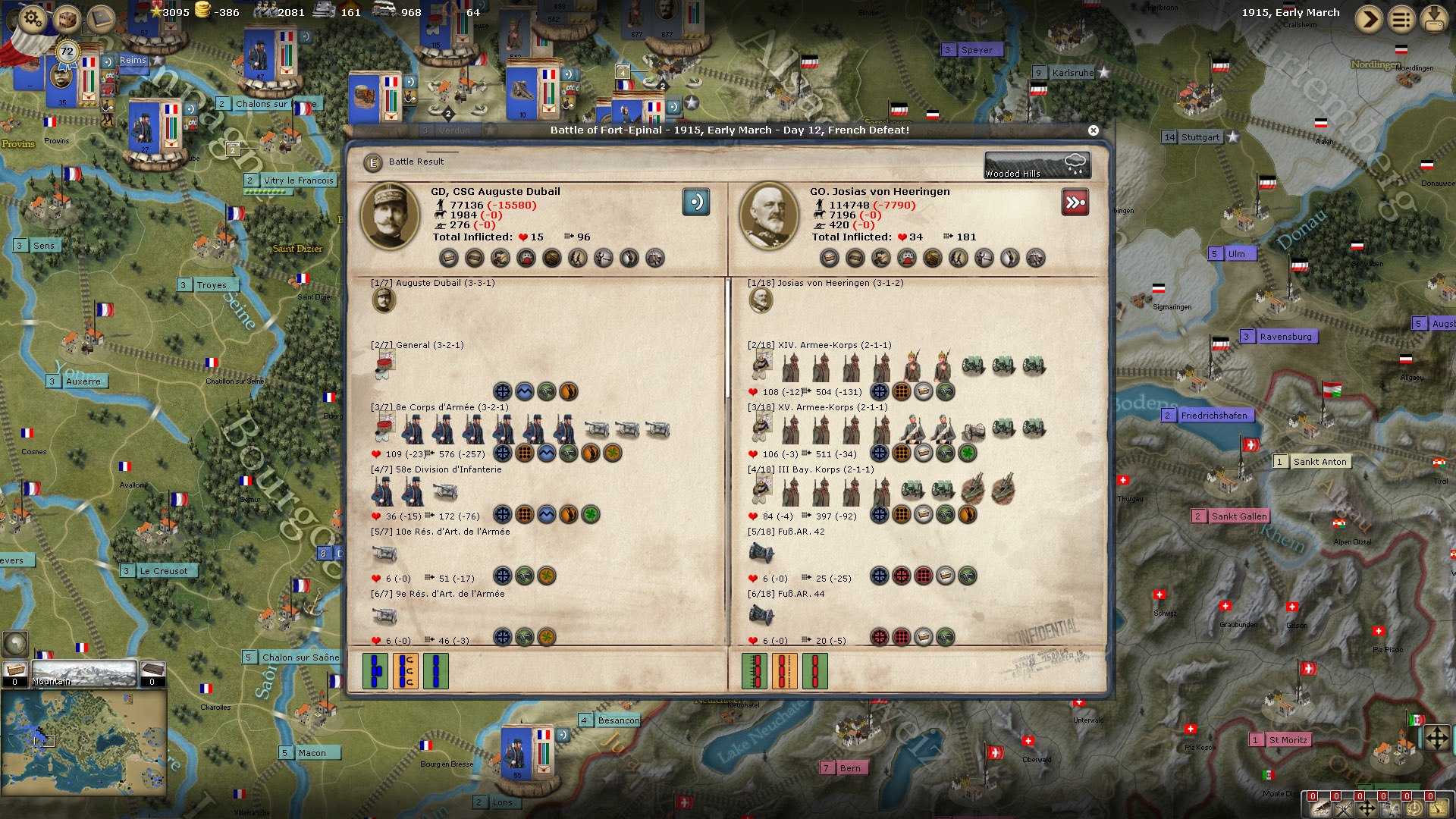The width and height of the screenshot is (1456, 819).
Task: Show the Wooded Hills terrain weather panel
Action: [x=1037, y=165]
